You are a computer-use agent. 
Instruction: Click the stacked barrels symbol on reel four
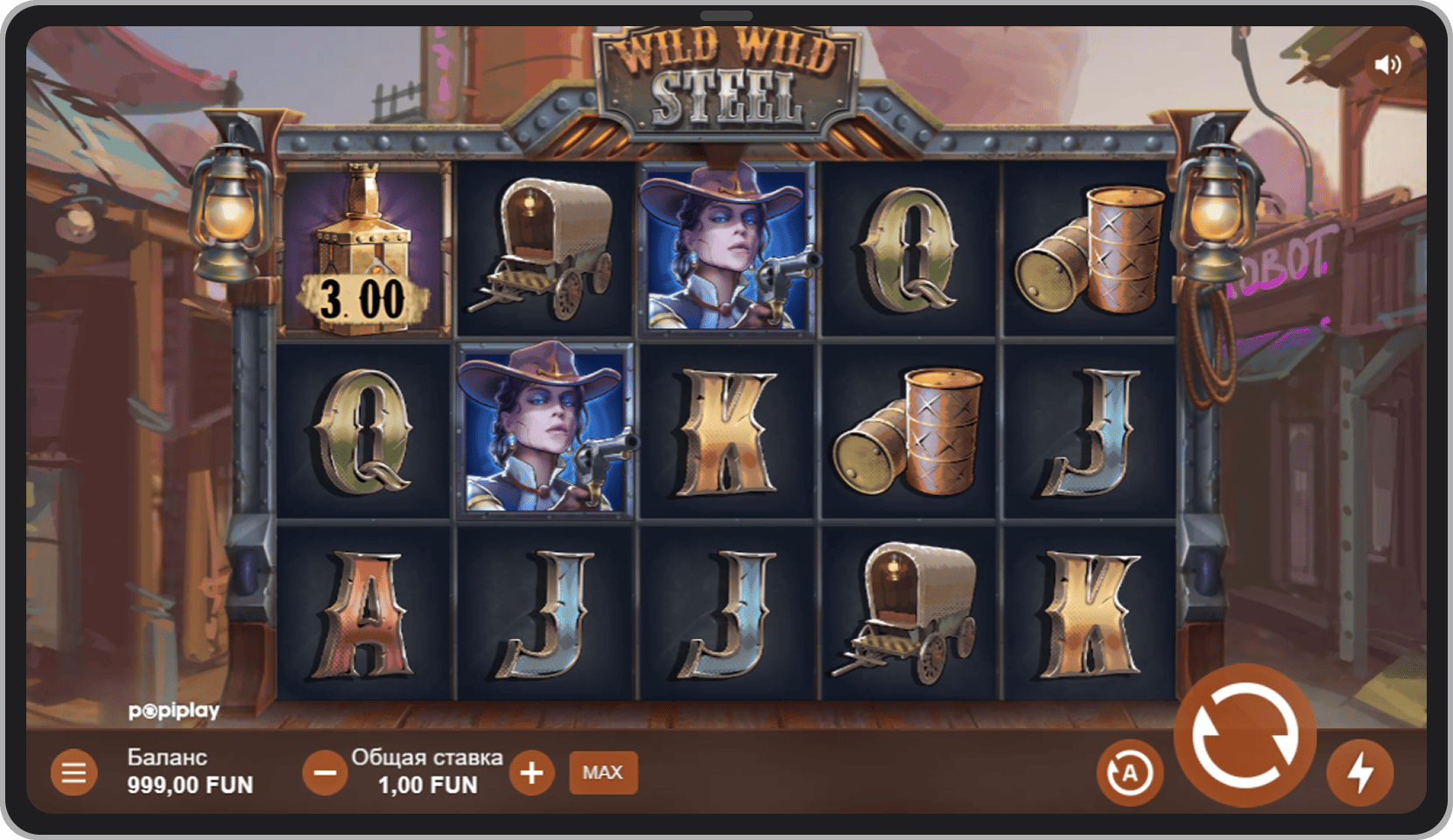click(x=910, y=429)
